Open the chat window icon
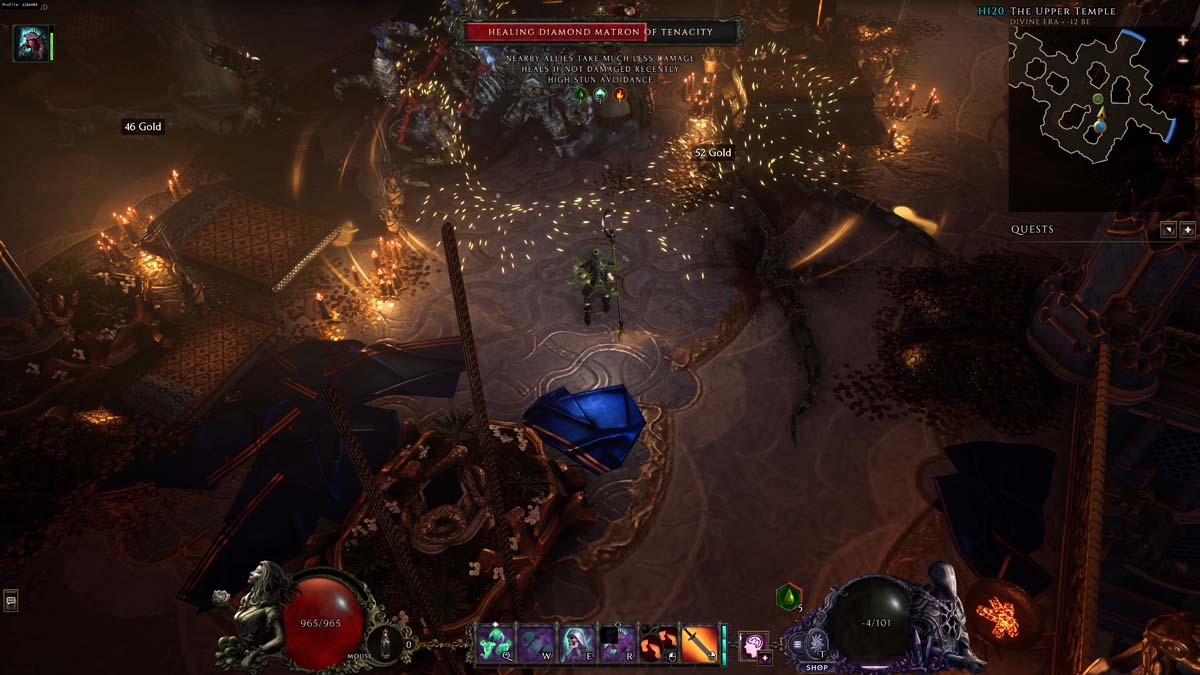Screen dimensions: 1200x675 pyautogui.click(x=11, y=600)
